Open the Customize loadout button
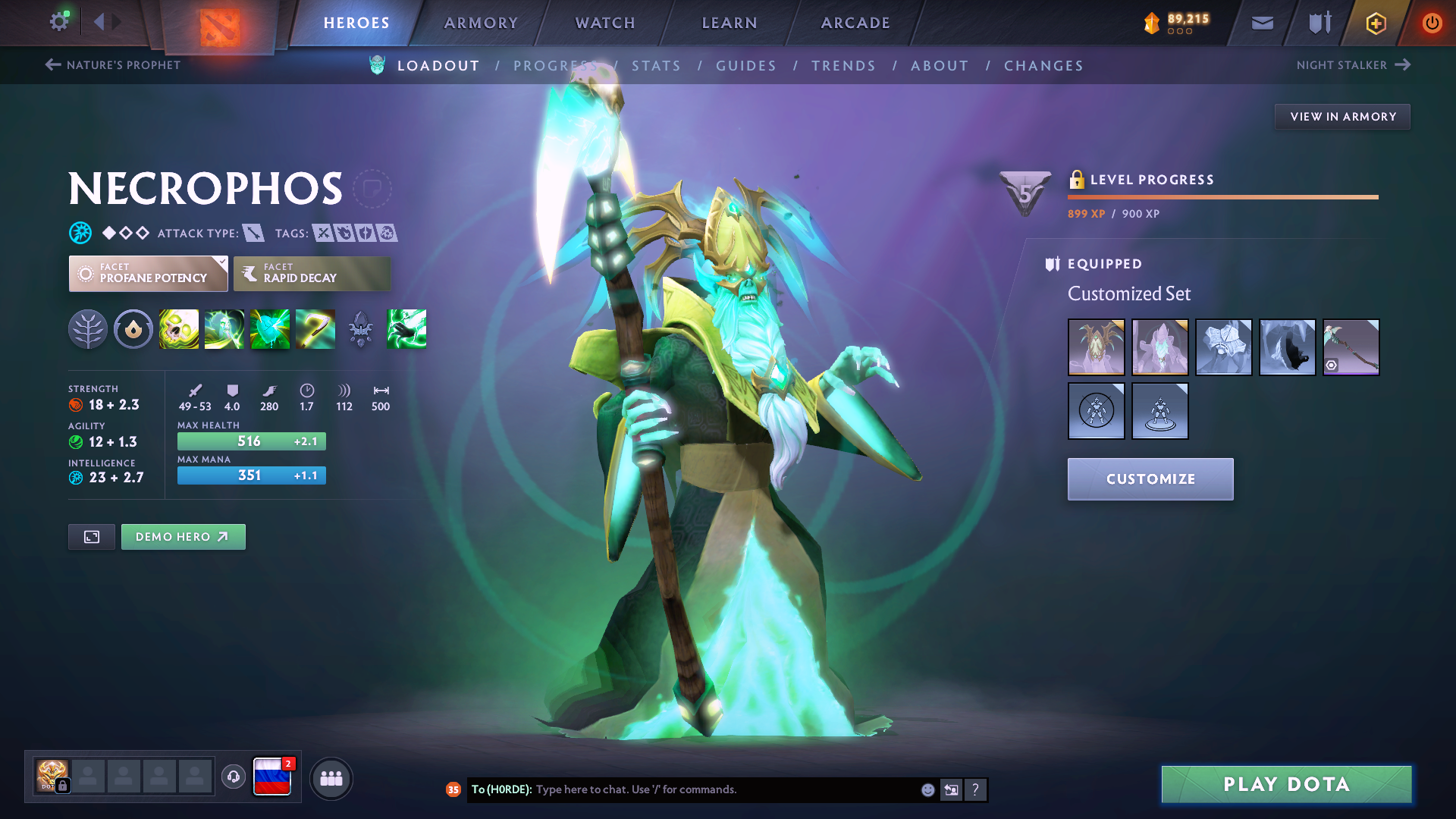Screen dimensions: 1456x819 (x=1150, y=479)
